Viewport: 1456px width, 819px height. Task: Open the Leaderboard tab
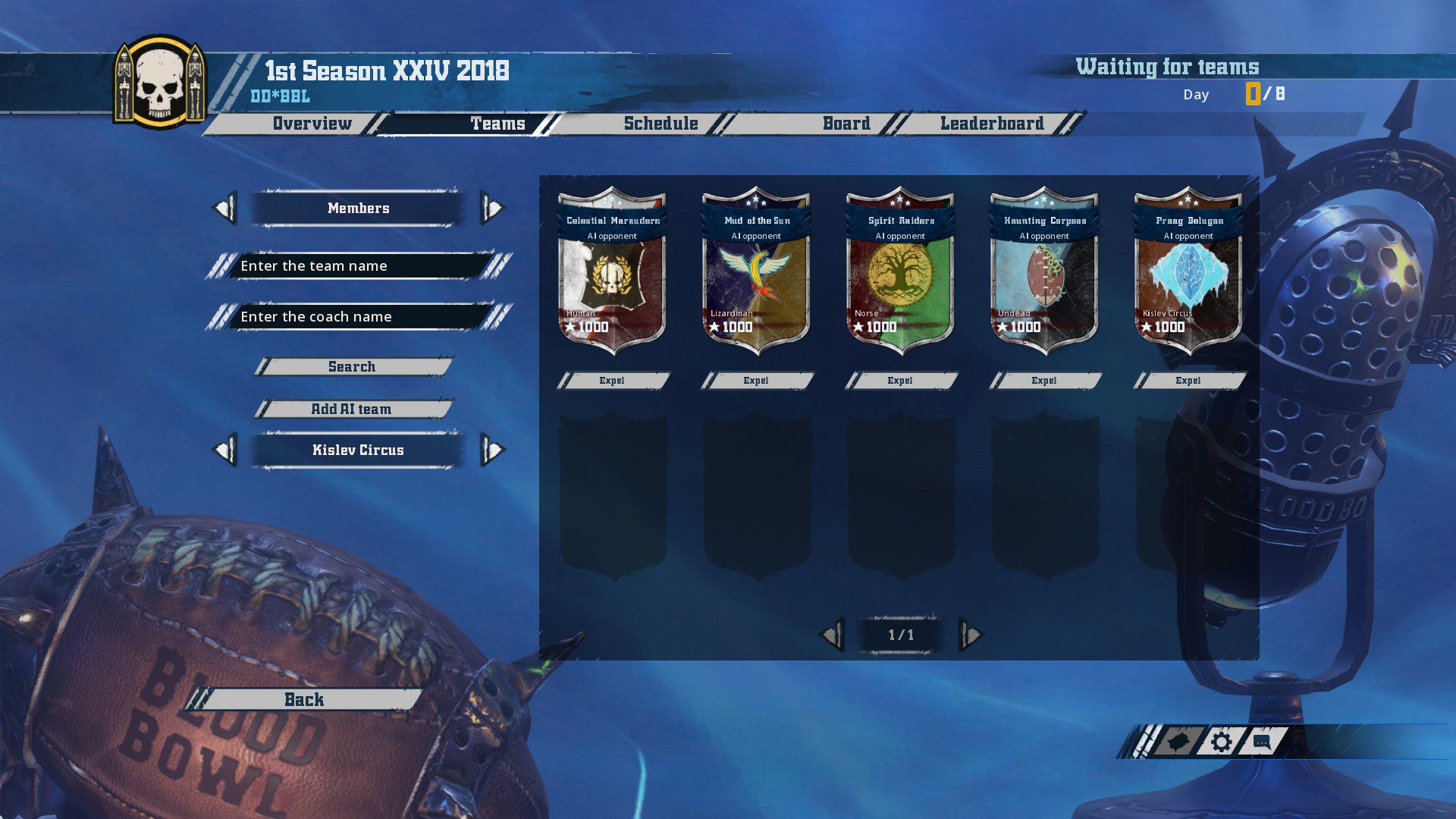[992, 124]
